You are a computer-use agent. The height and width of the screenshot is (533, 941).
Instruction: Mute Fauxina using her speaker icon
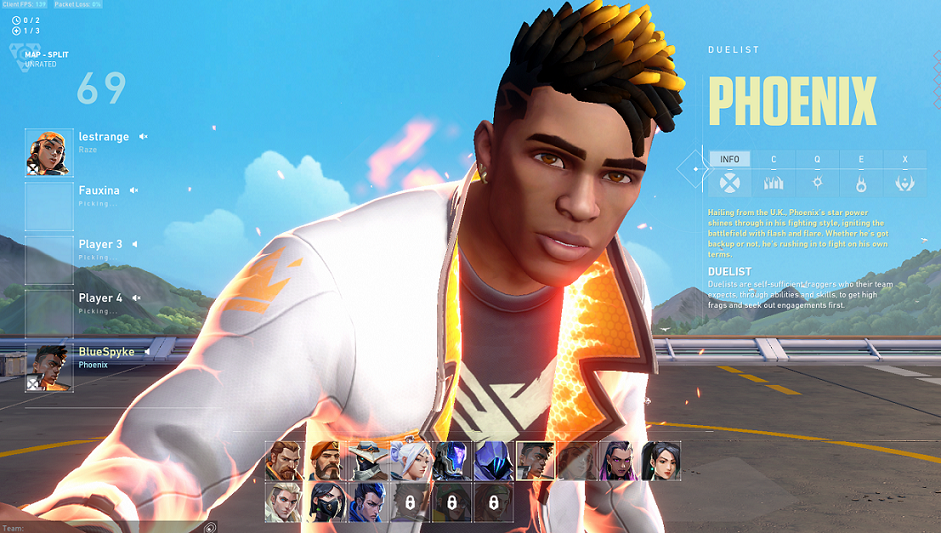(x=133, y=190)
